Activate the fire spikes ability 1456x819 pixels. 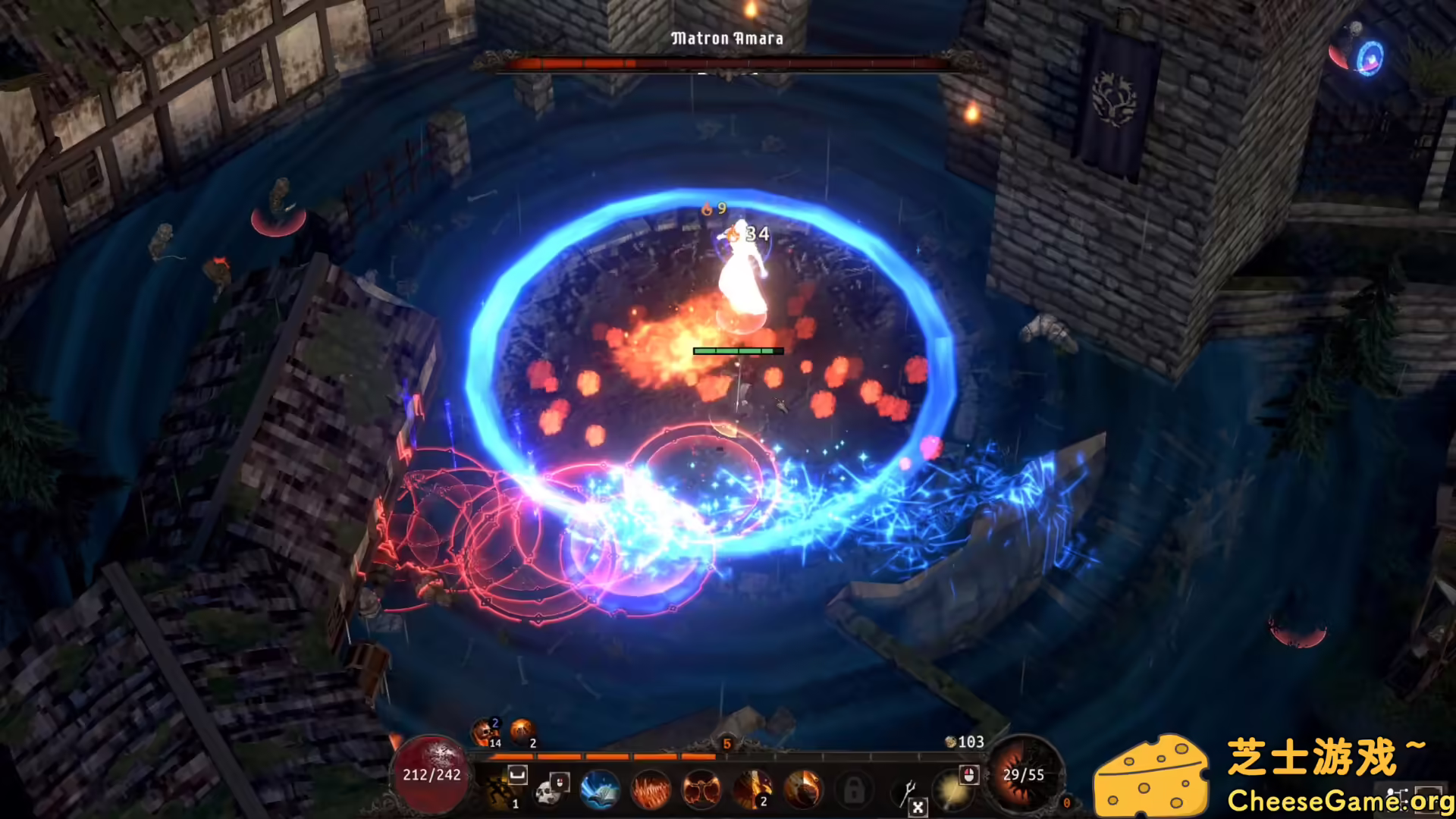(x=651, y=789)
